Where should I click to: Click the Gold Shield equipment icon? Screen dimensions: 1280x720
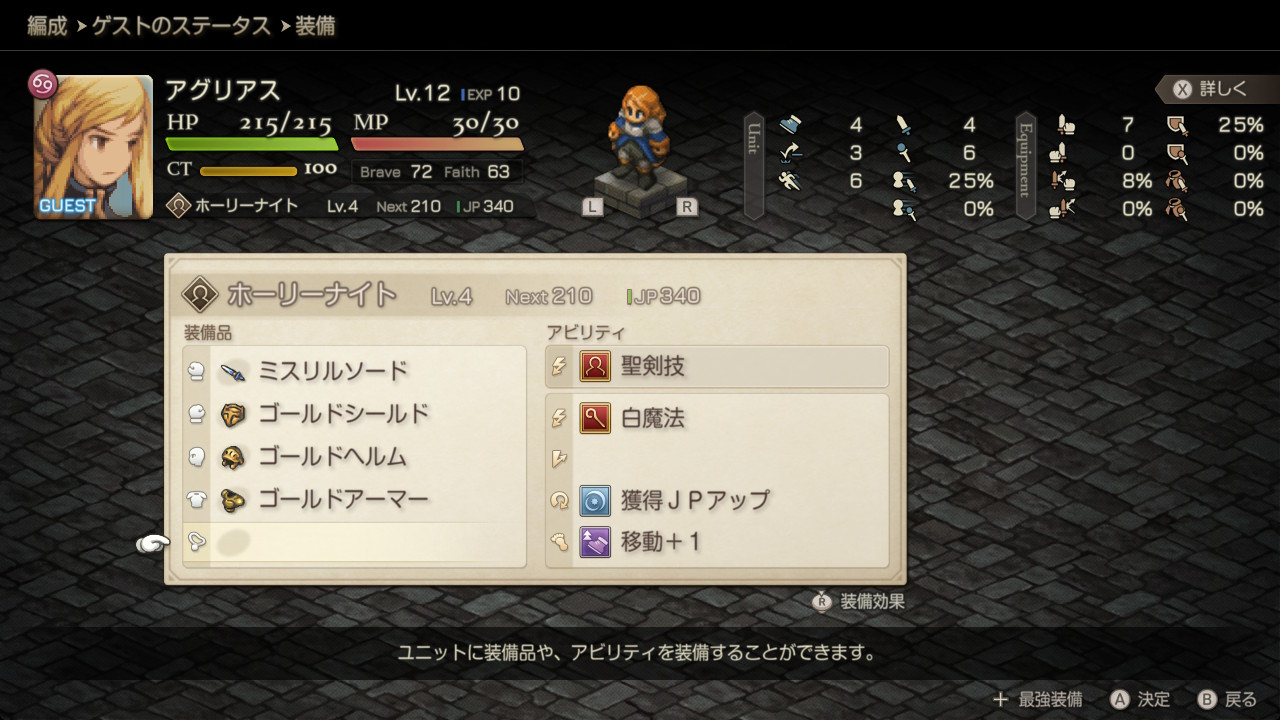[x=231, y=413]
